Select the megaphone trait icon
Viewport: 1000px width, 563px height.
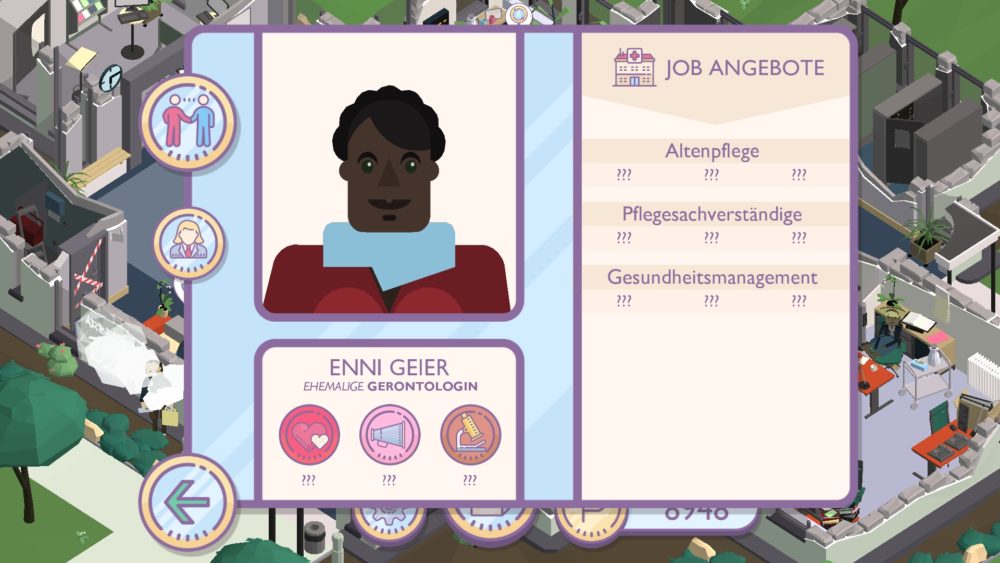[389, 435]
